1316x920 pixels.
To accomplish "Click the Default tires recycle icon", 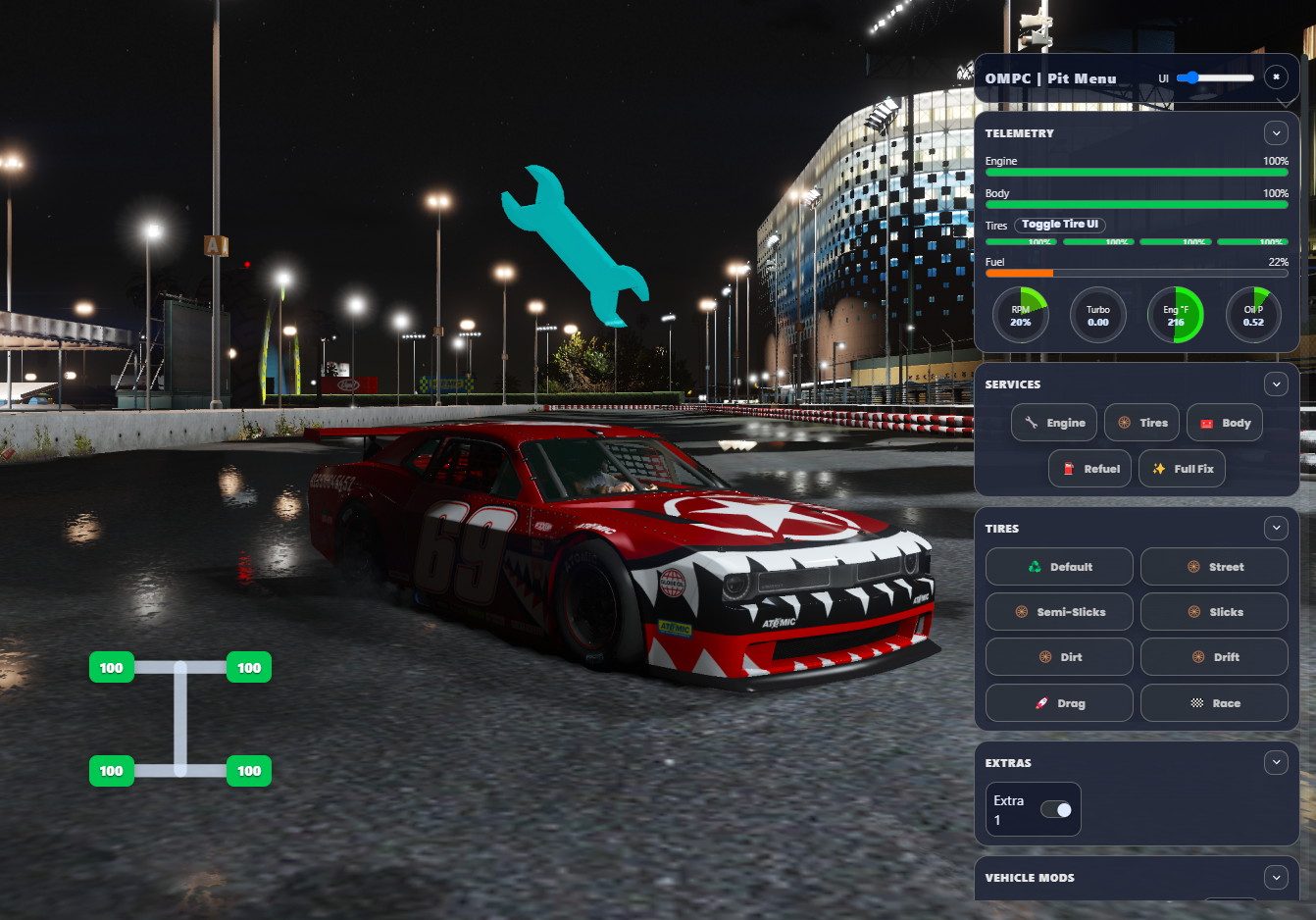I will (1035, 566).
